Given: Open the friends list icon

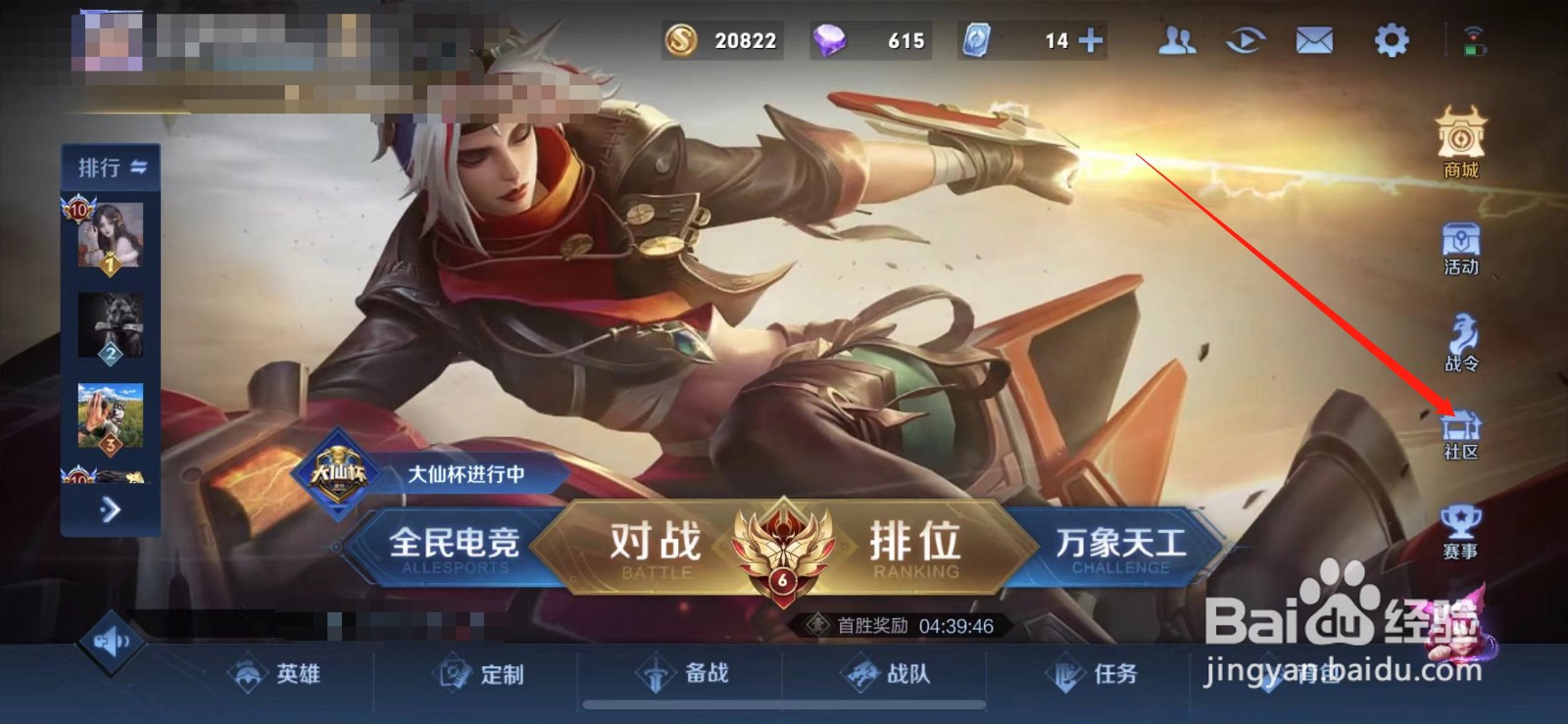Looking at the screenshot, I should 1179,41.
